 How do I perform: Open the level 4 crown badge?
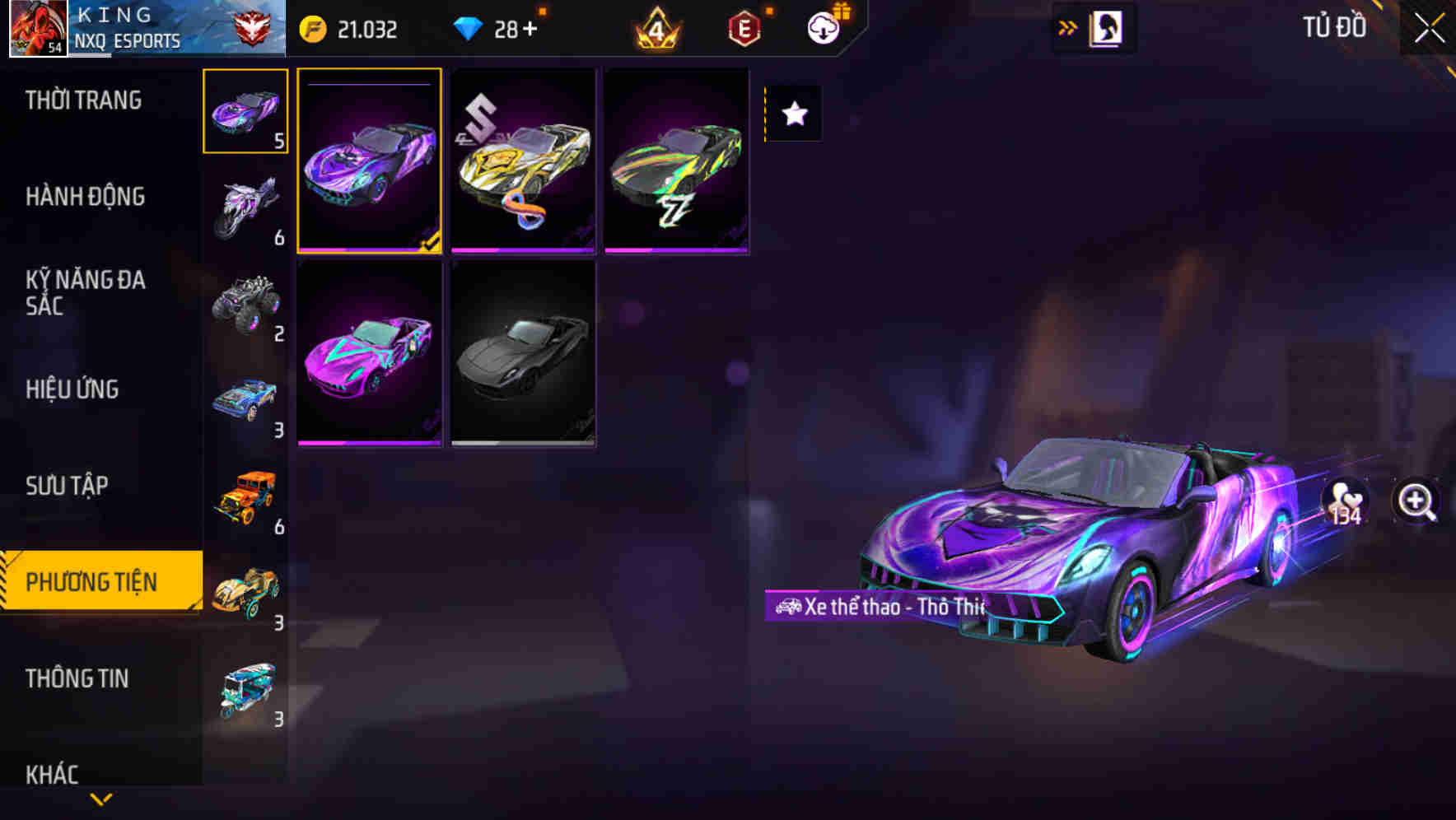point(657,27)
